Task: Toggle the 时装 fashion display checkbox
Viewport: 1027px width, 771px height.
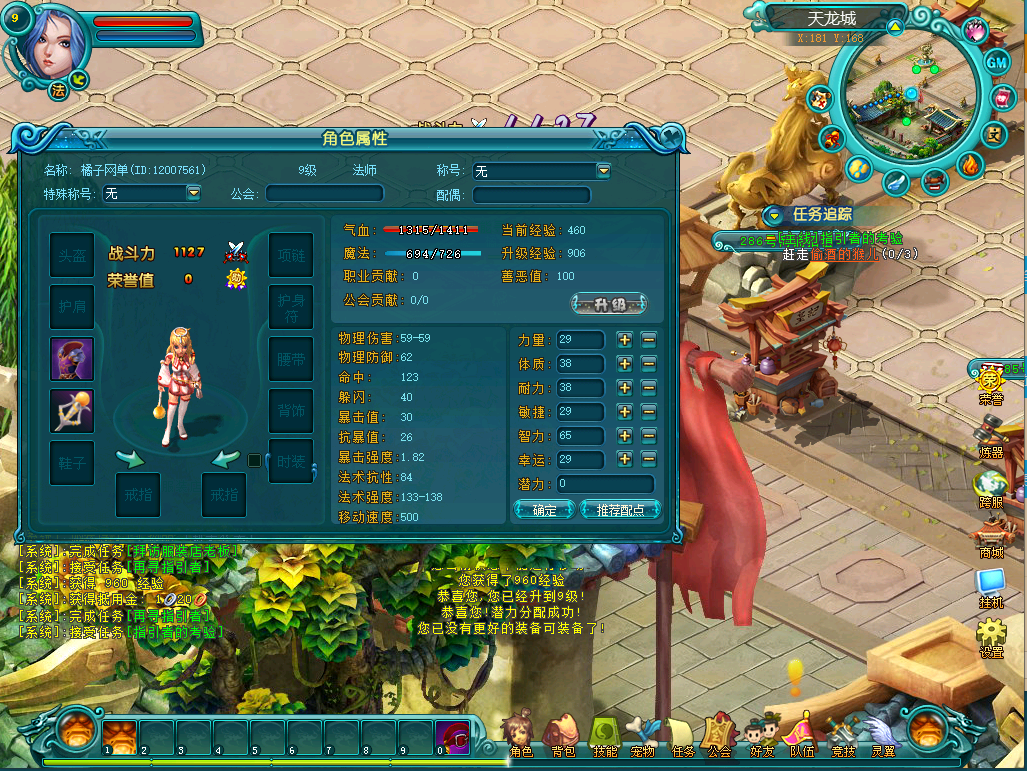Action: (254, 460)
